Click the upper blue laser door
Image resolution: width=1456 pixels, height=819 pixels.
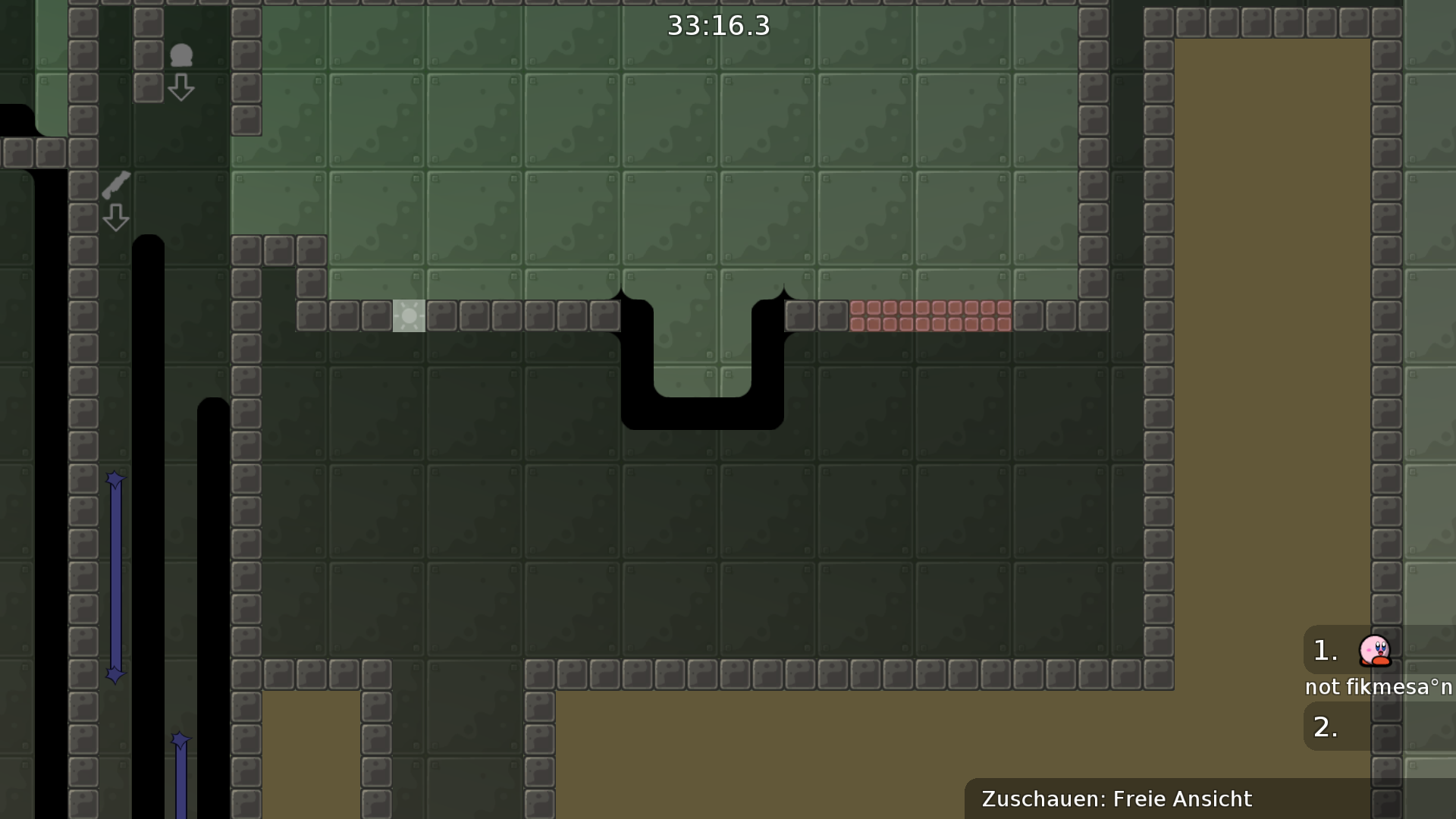[x=115, y=576]
